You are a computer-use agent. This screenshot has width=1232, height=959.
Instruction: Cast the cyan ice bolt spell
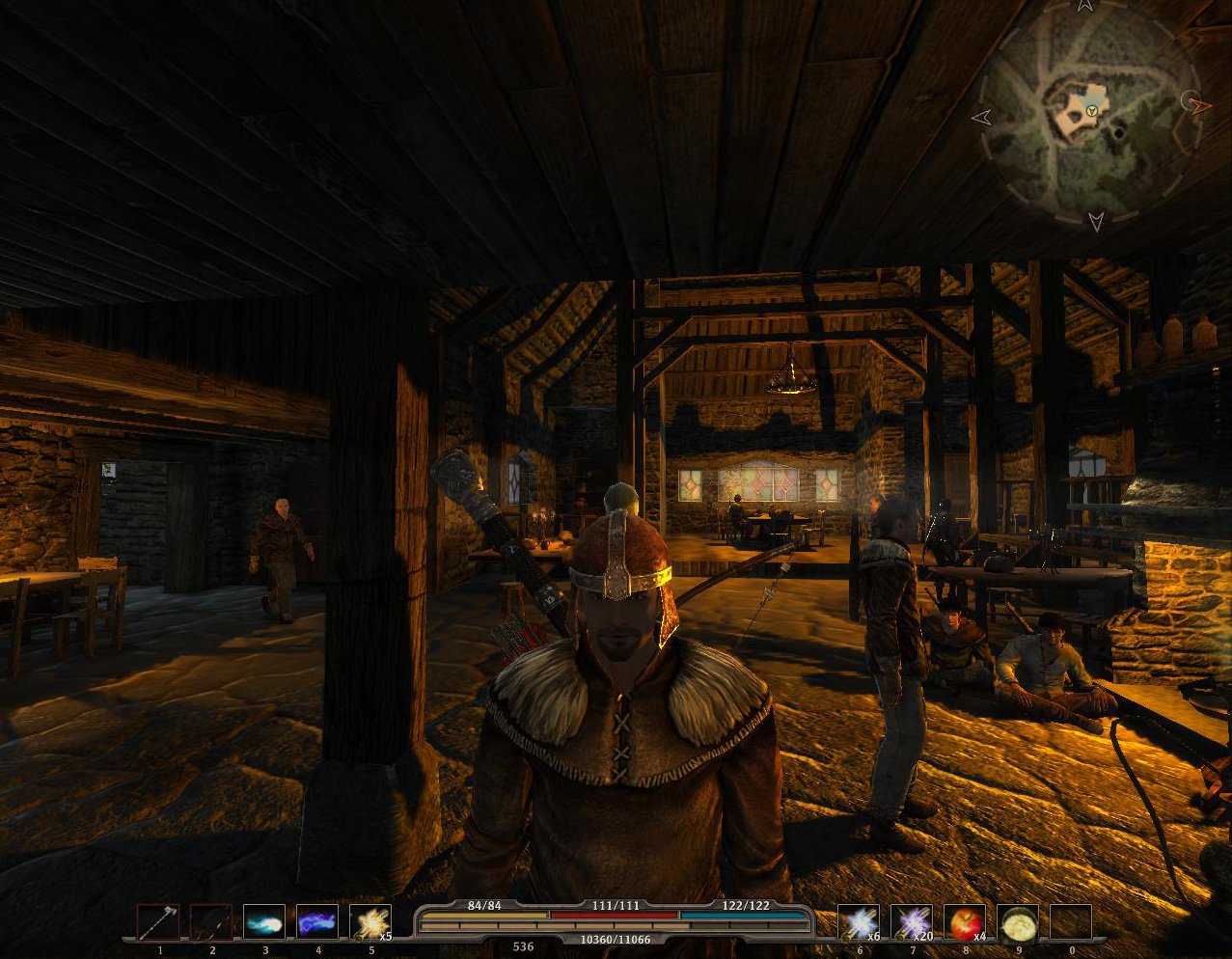pyautogui.click(x=264, y=922)
